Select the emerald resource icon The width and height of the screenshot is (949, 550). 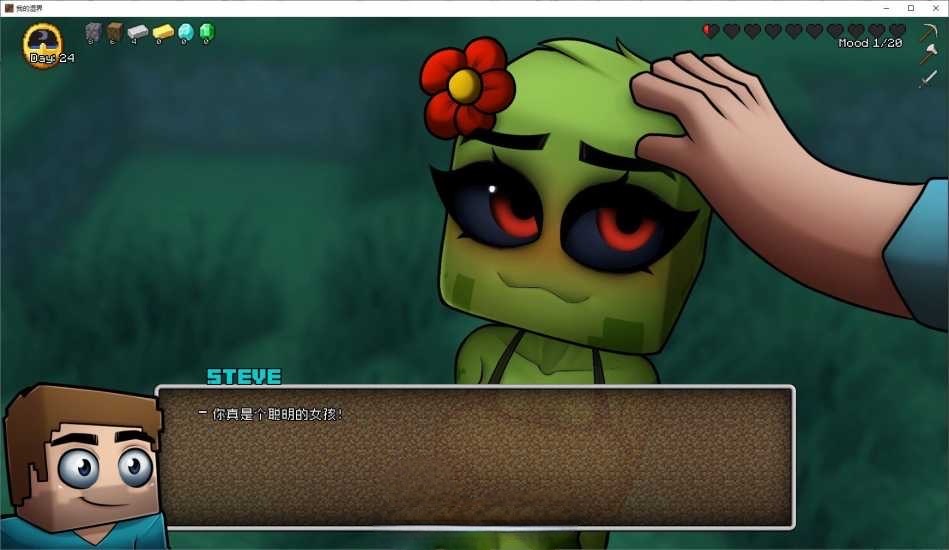[206, 32]
